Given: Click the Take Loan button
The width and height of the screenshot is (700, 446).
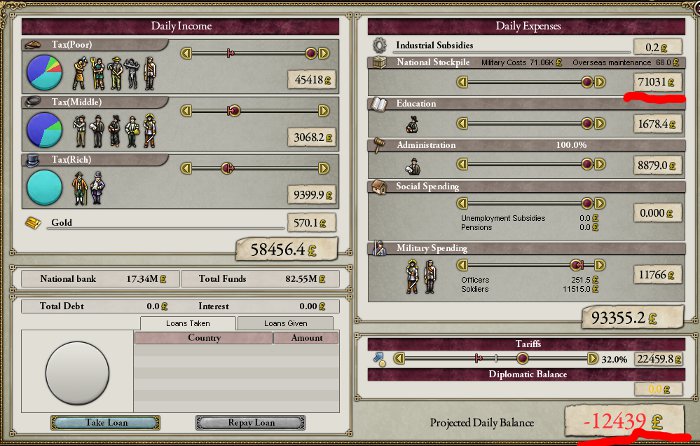Looking at the screenshot, I should (x=92, y=422).
